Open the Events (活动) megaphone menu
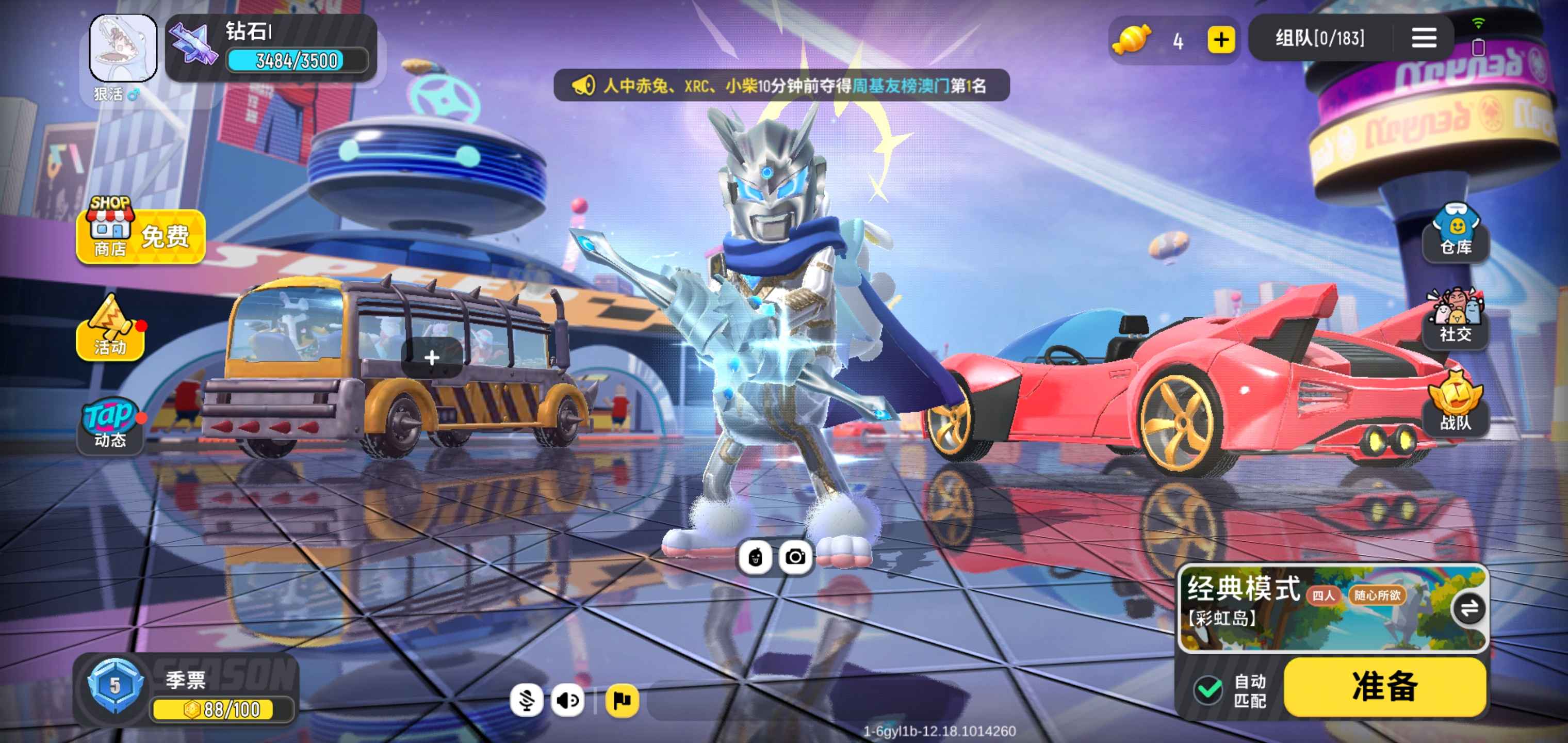 (110, 329)
